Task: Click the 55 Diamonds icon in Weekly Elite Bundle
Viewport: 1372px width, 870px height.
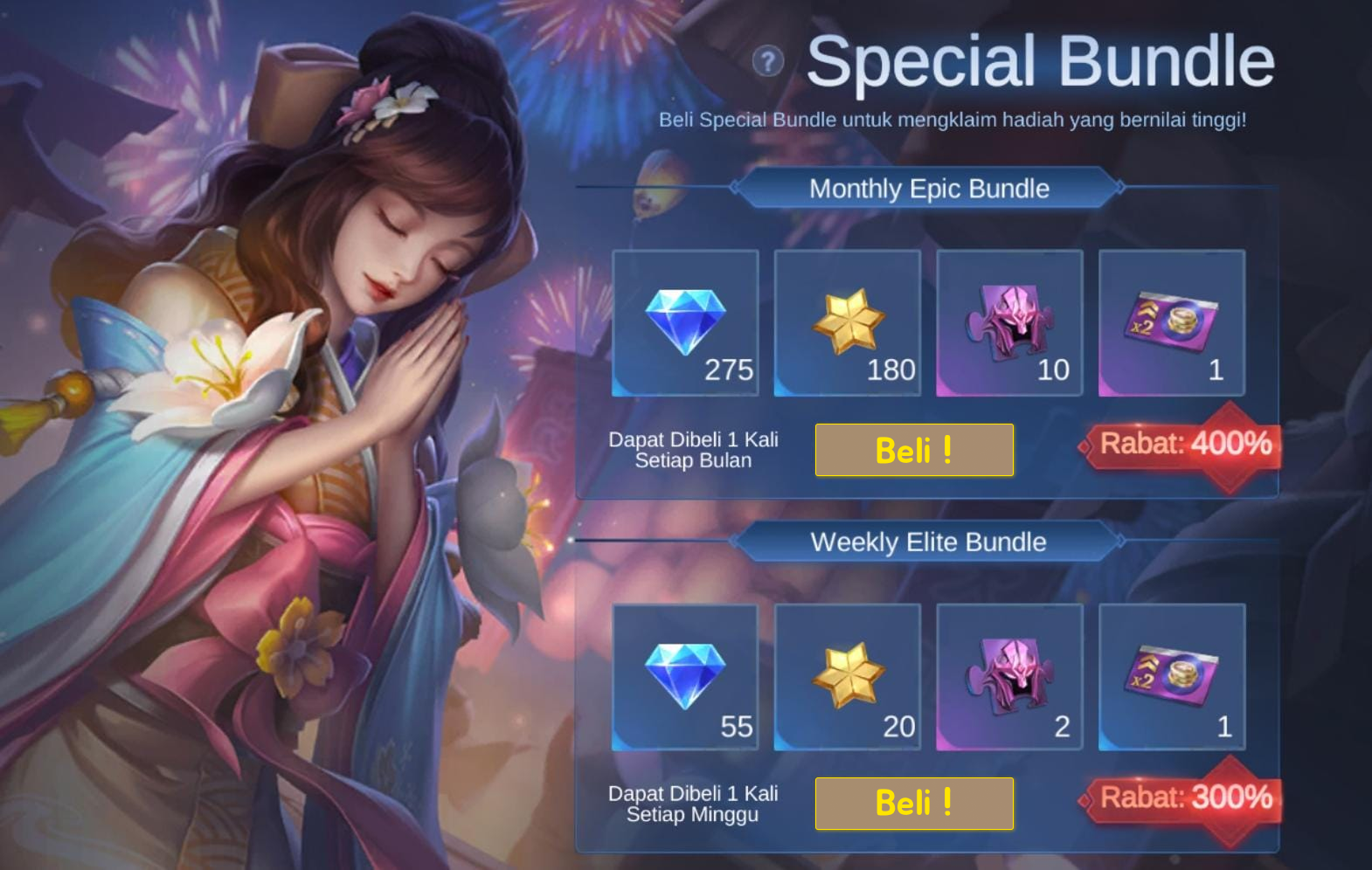Action: pos(686,675)
